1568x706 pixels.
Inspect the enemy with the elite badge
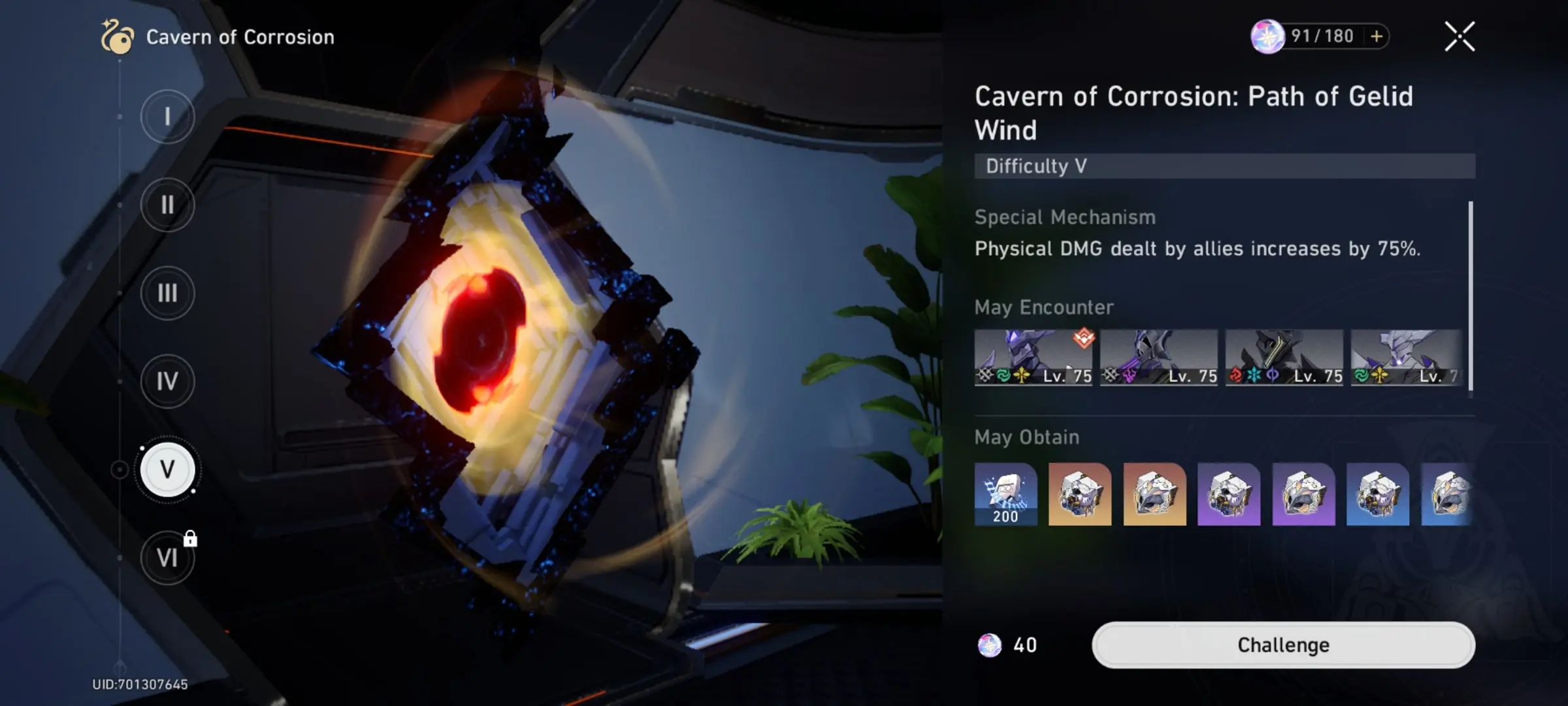pos(1033,357)
